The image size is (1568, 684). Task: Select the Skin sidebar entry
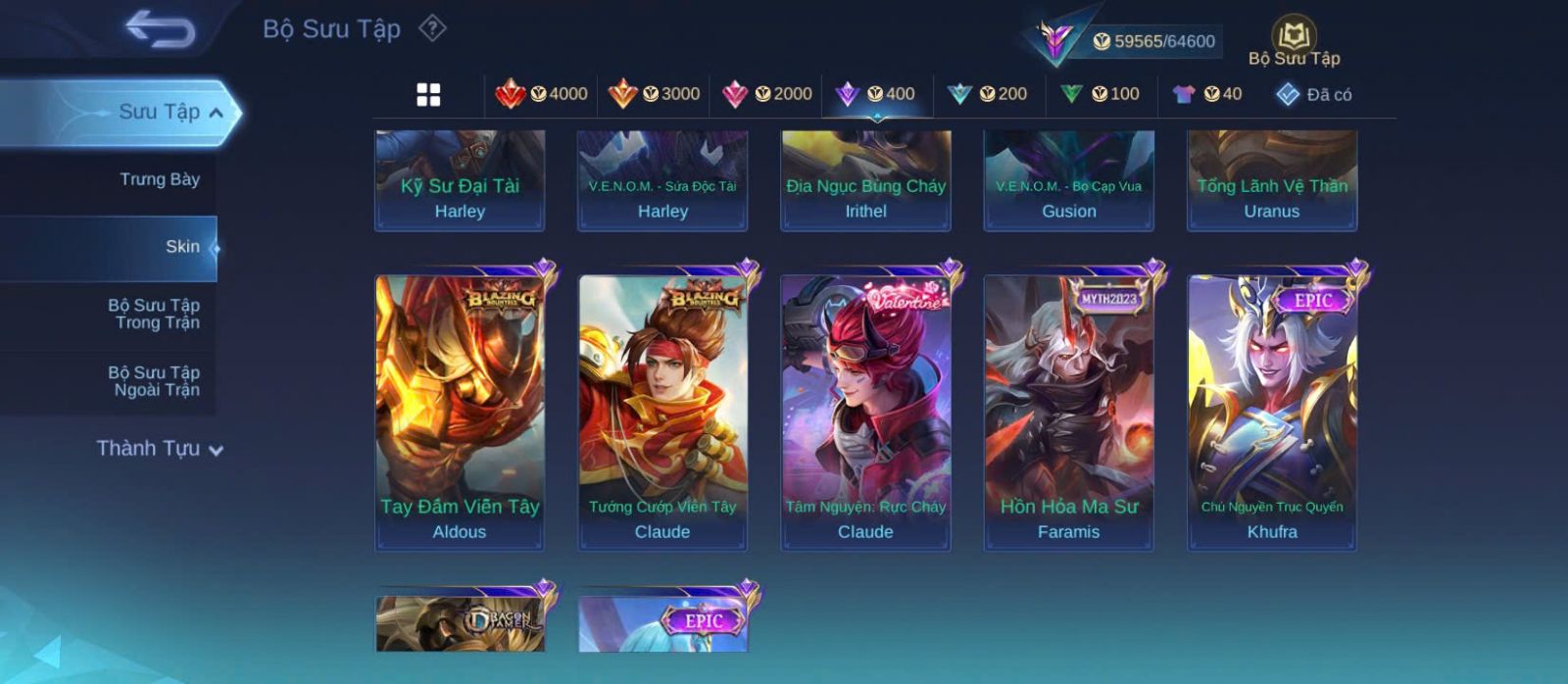pyautogui.click(x=182, y=247)
